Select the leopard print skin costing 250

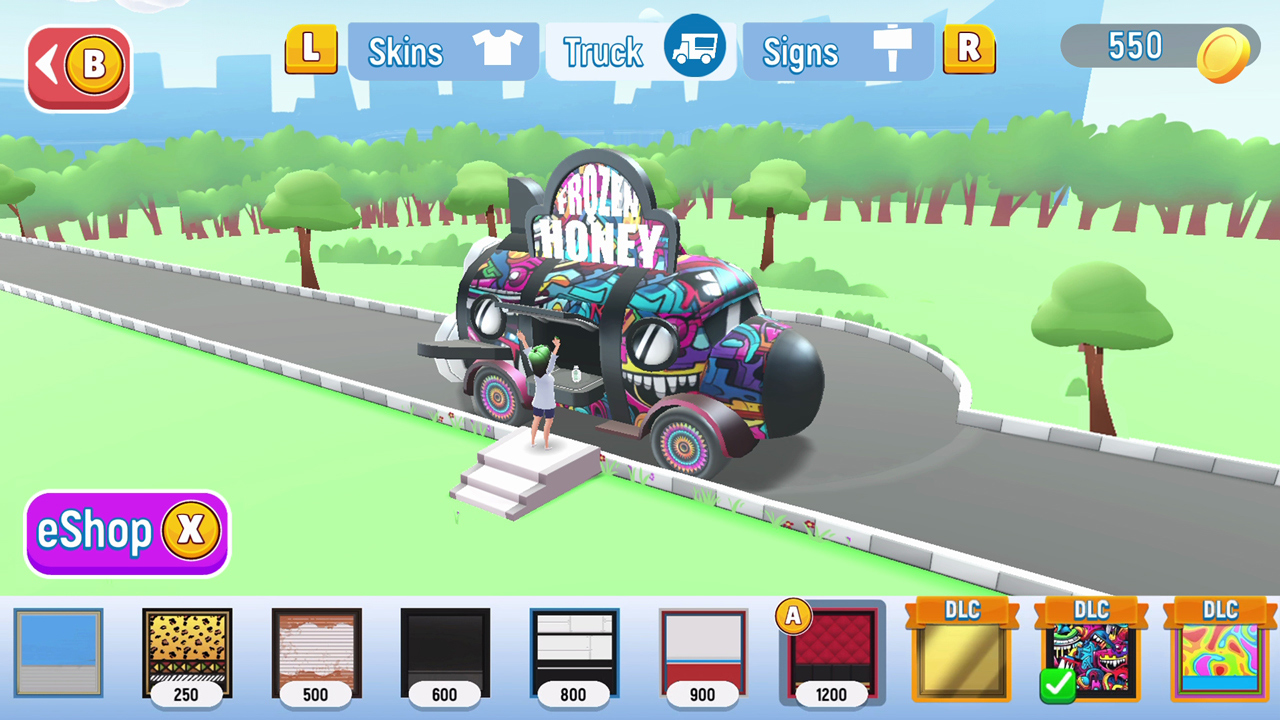187,650
